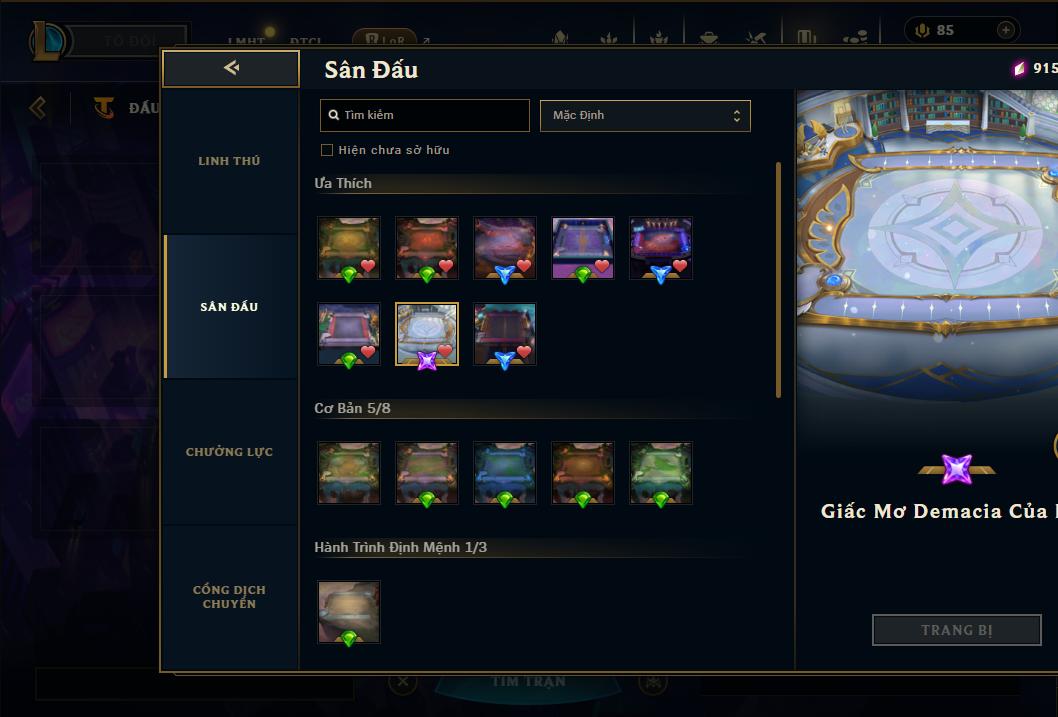Go back using the arrow button
1058x717 pixels.
[x=231, y=68]
